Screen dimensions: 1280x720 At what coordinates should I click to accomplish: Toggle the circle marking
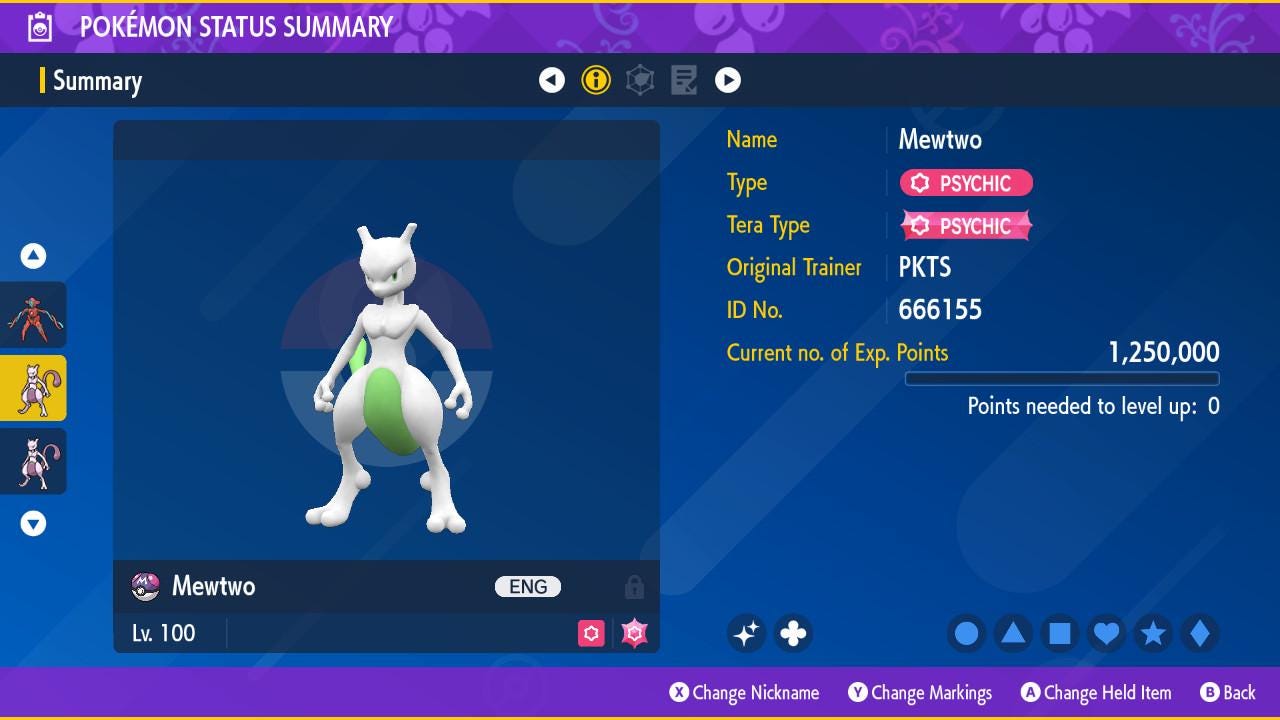click(966, 633)
